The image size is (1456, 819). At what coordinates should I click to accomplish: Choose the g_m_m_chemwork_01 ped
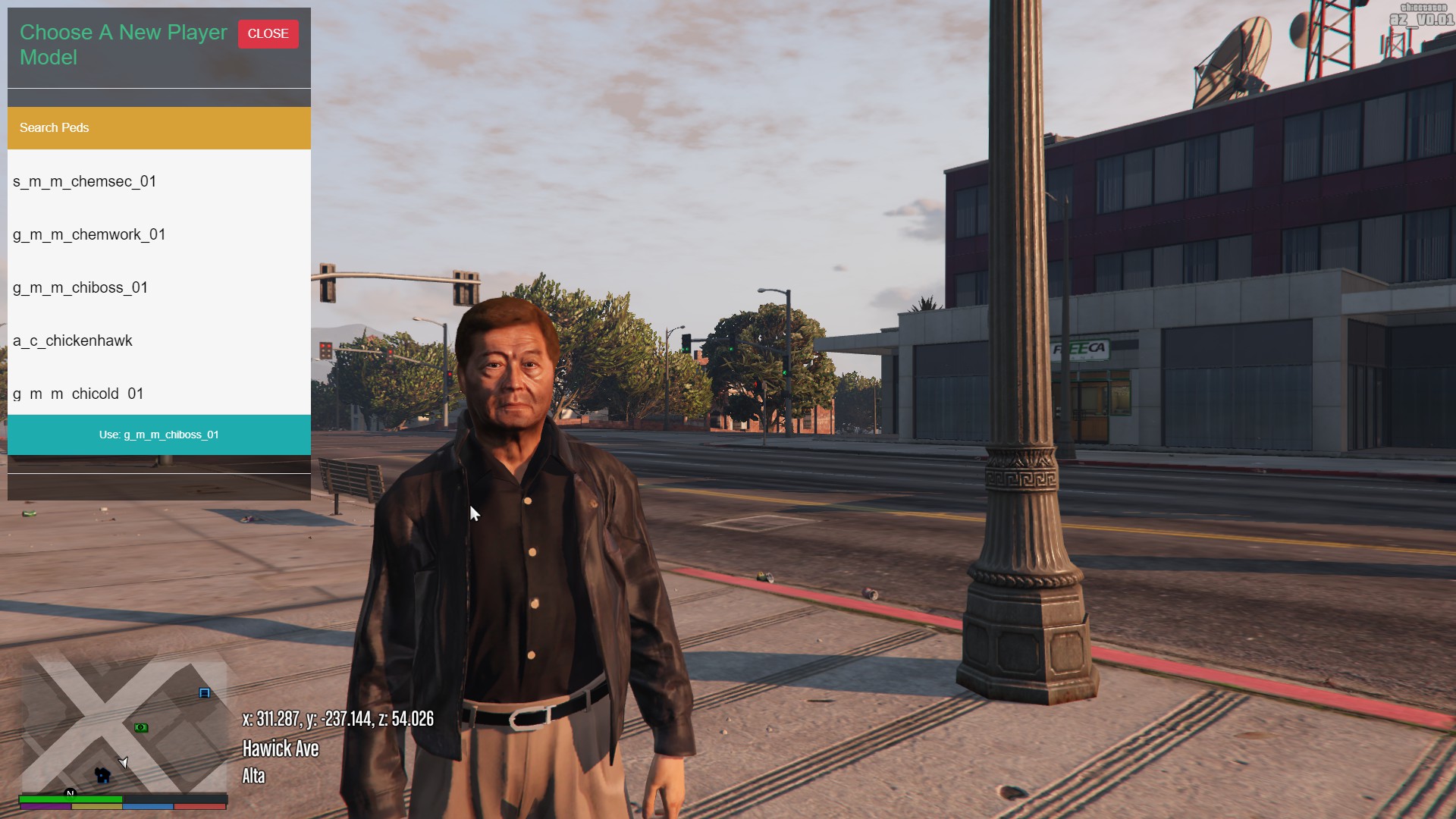89,235
